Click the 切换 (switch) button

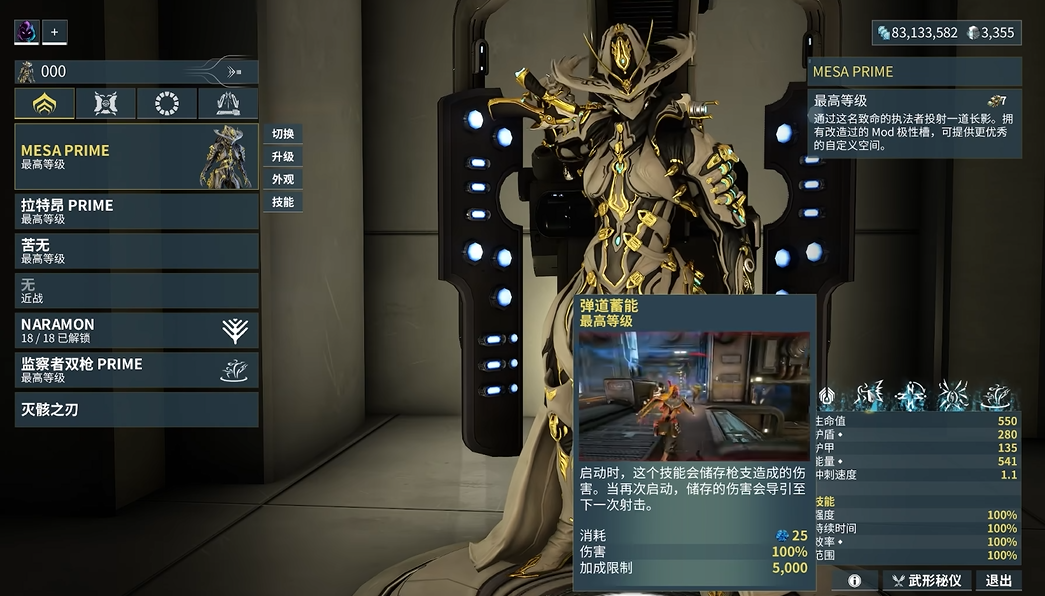pyautogui.click(x=283, y=134)
